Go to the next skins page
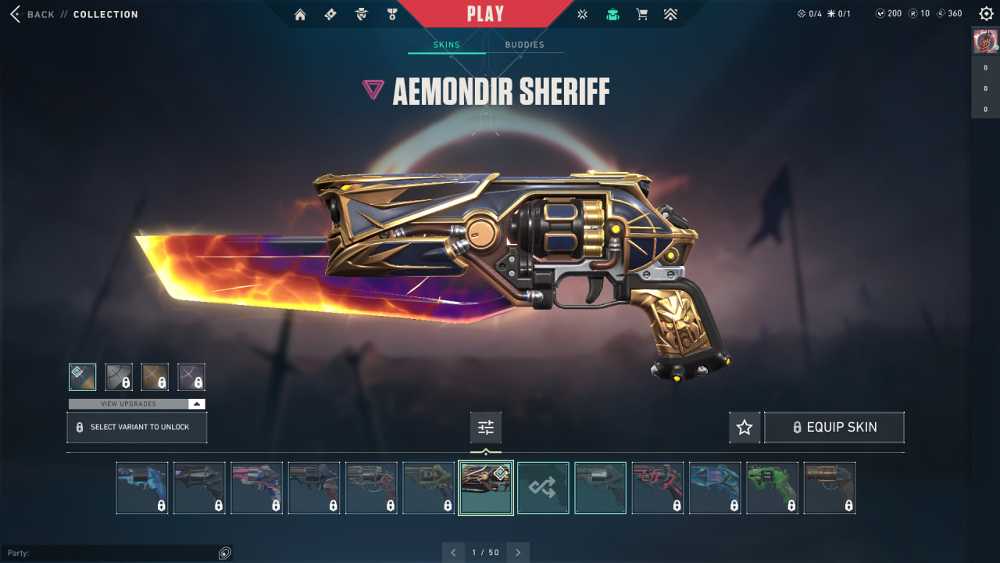The height and width of the screenshot is (563, 1000). pos(518,552)
